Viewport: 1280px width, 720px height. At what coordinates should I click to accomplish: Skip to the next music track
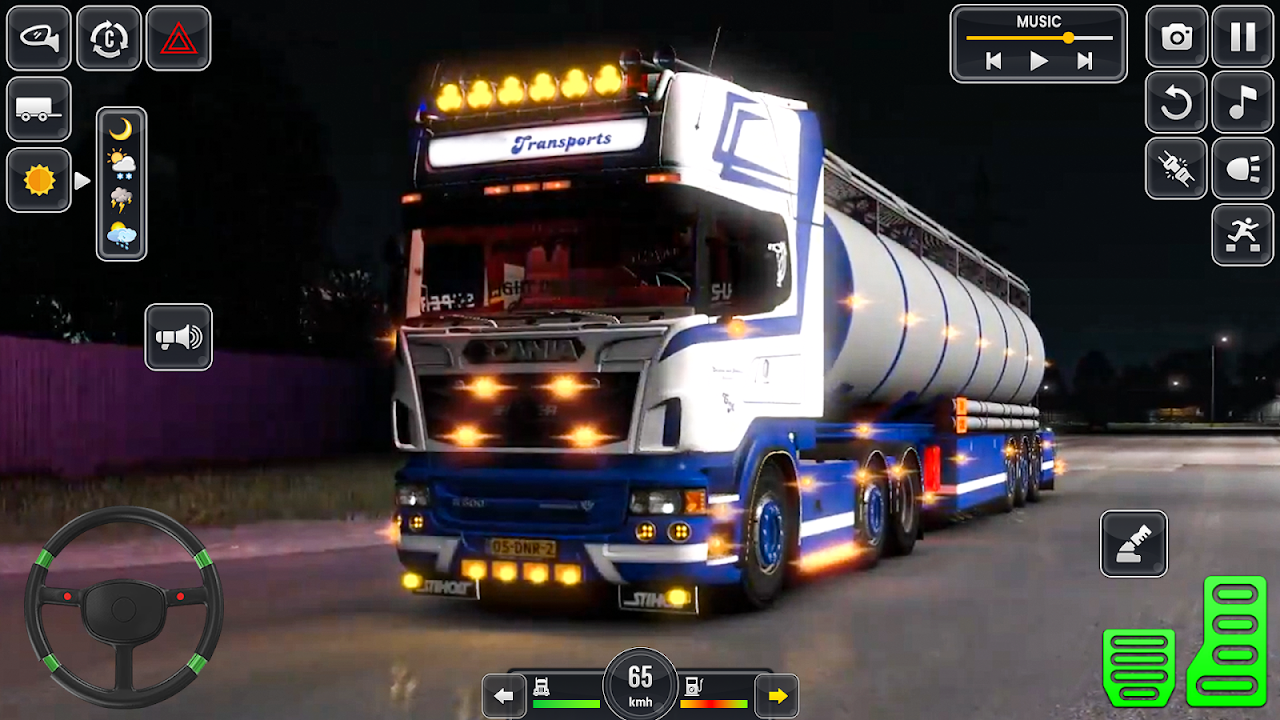point(1085,62)
